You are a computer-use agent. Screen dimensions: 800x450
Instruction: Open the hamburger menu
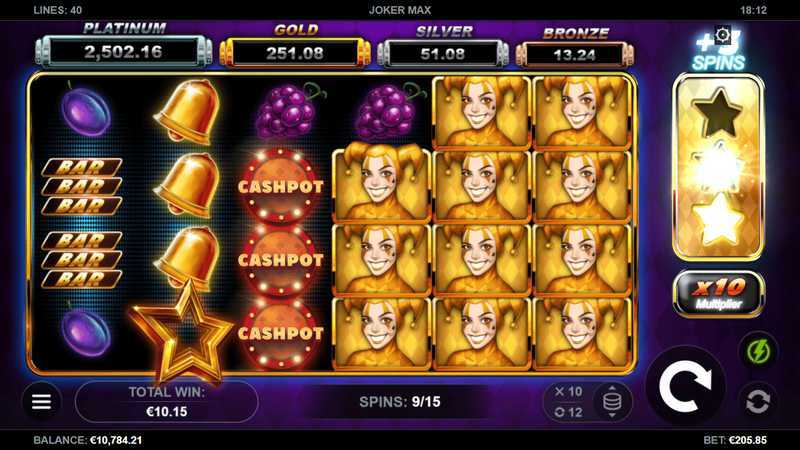(41, 401)
